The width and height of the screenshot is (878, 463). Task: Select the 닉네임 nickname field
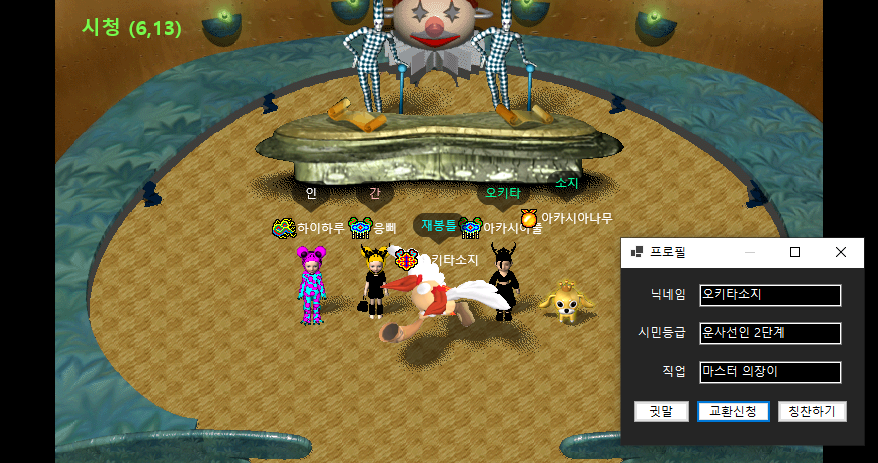[x=770, y=295]
